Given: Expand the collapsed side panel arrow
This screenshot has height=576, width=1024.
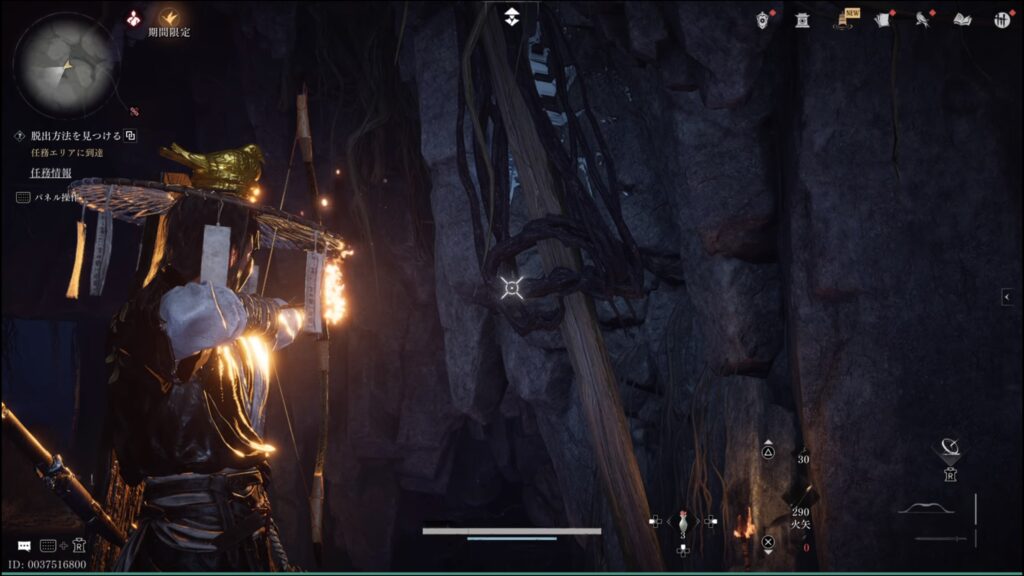Looking at the screenshot, I should tap(1008, 297).
